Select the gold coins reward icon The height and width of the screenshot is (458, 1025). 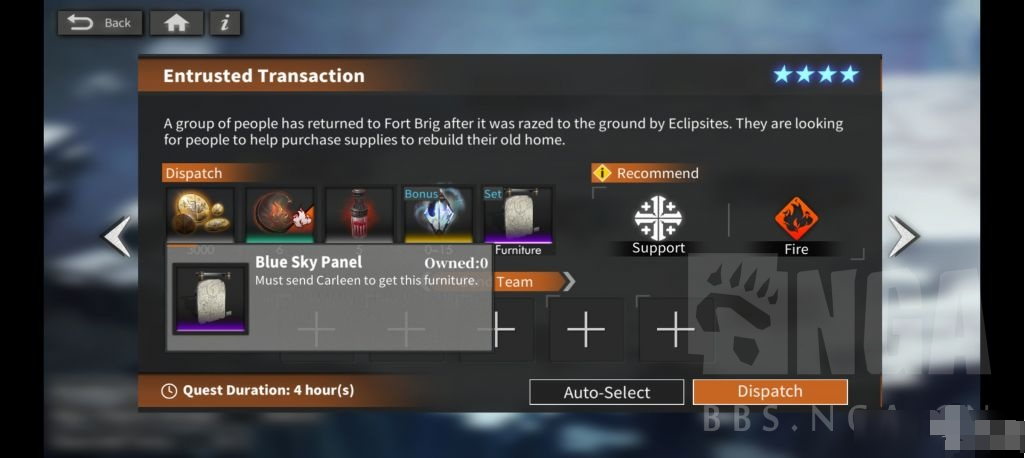(200, 214)
